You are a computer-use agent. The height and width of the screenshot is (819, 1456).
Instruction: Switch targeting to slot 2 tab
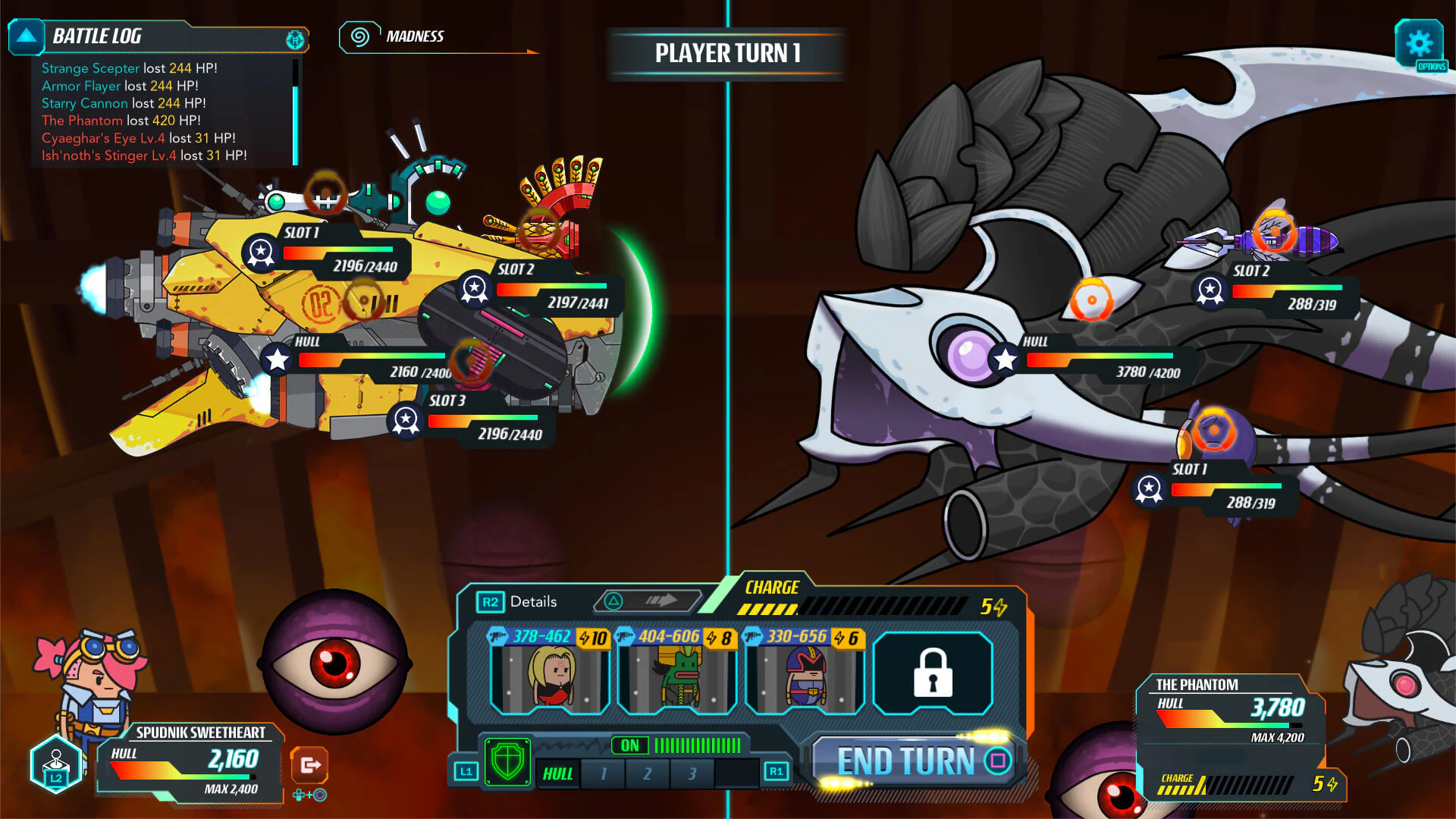click(647, 773)
